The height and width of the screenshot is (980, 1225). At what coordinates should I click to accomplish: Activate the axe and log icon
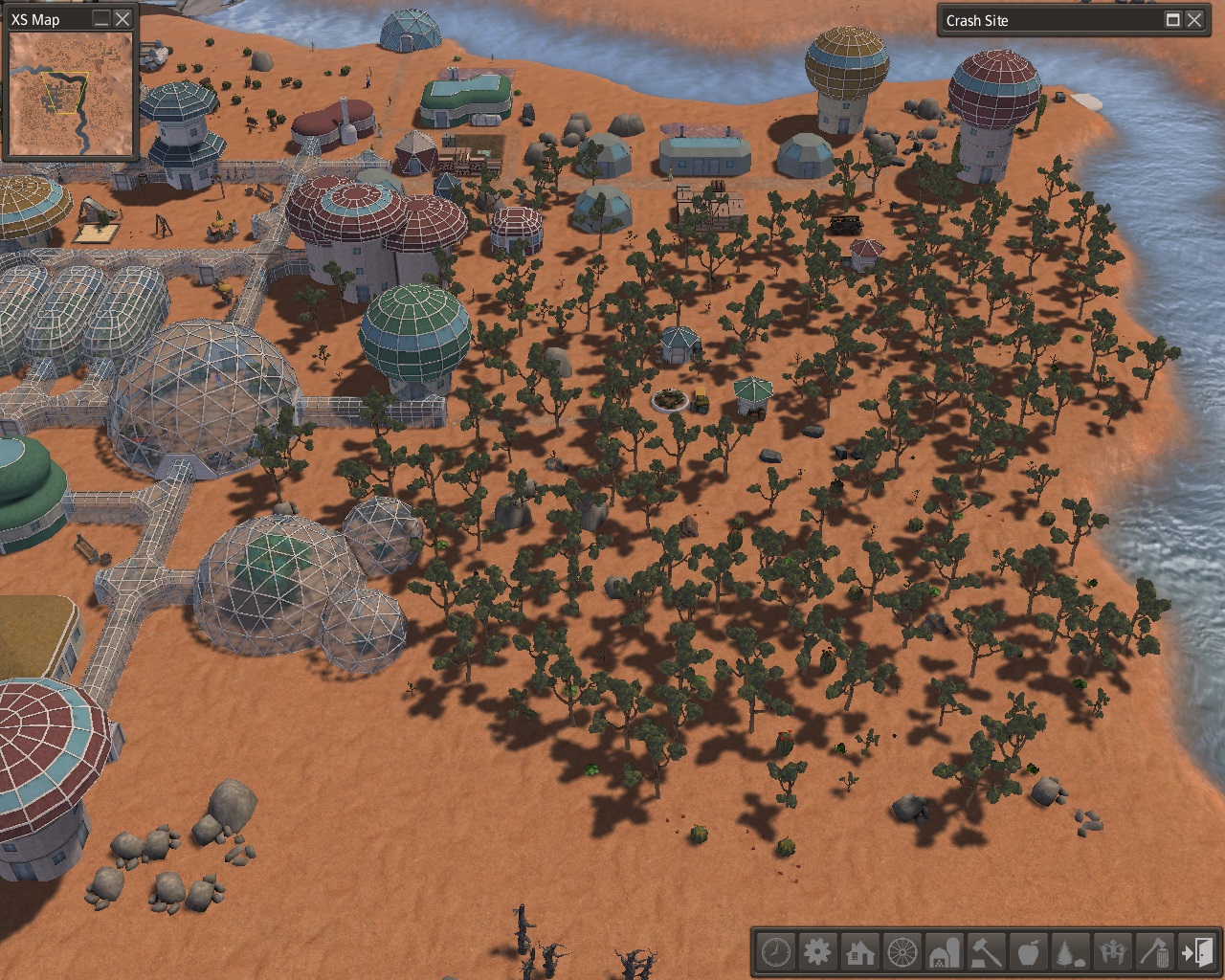click(1155, 952)
